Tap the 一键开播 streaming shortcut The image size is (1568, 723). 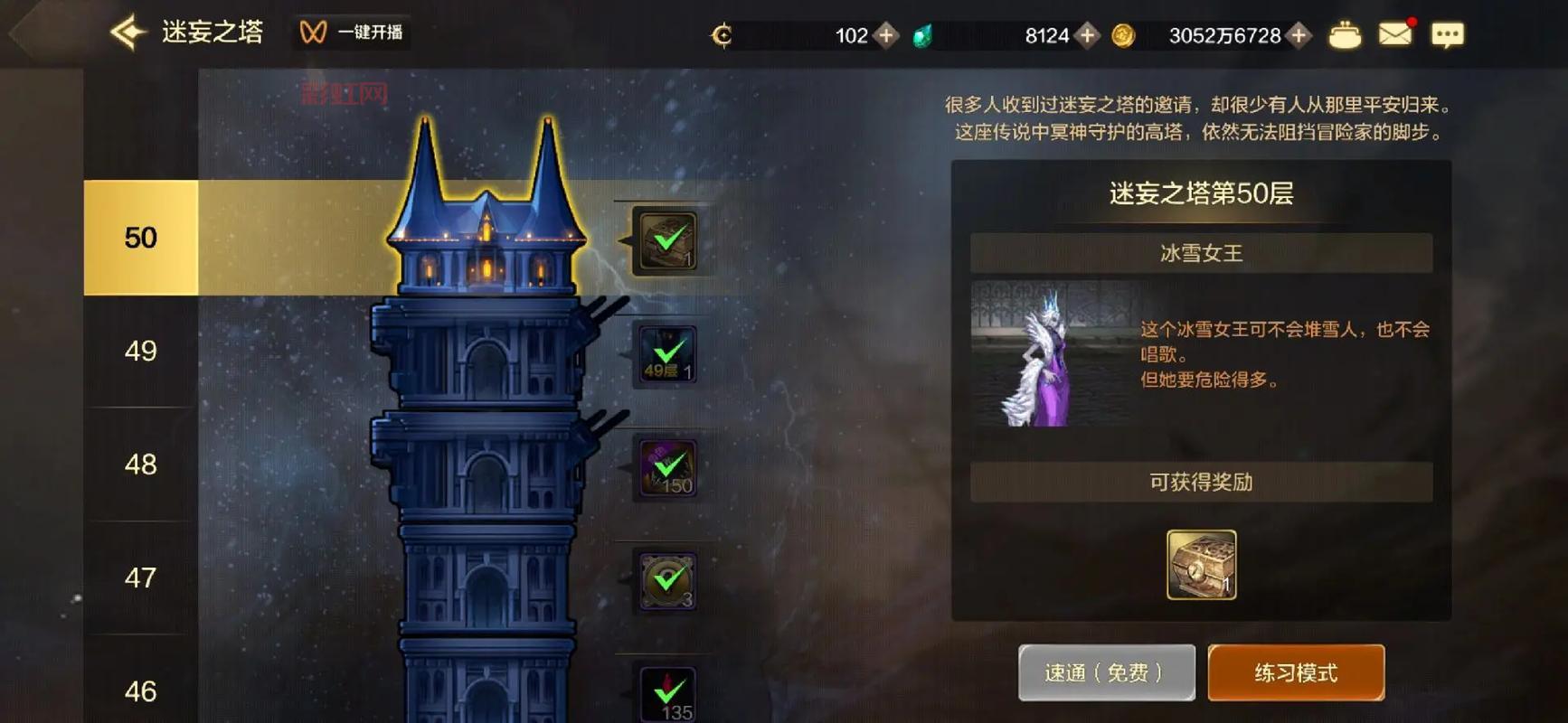(354, 33)
